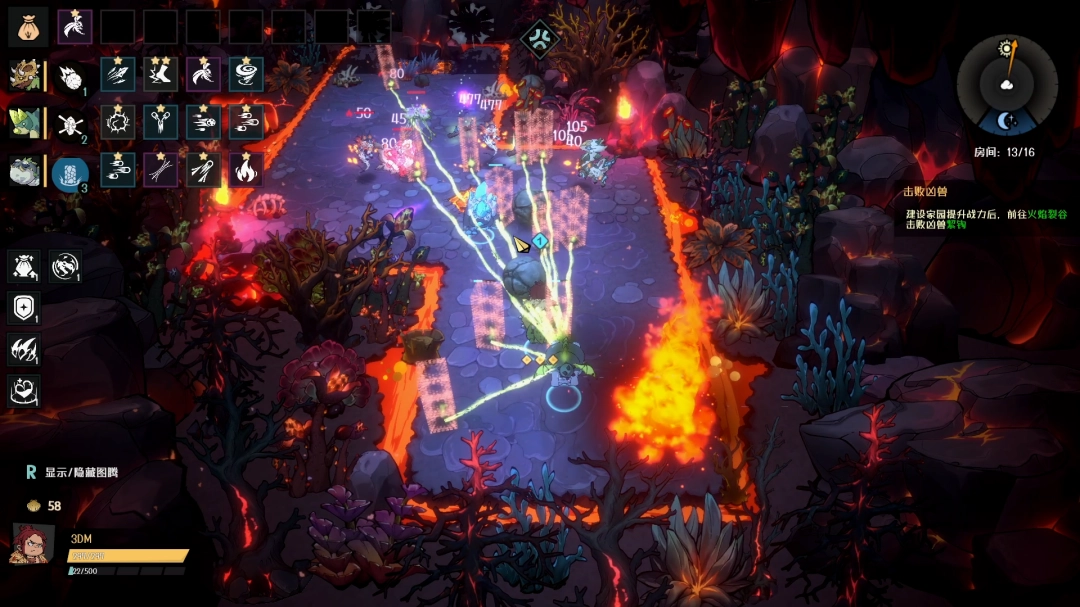
Task: Inspect the crossed lines talent icon
Action: [160, 170]
